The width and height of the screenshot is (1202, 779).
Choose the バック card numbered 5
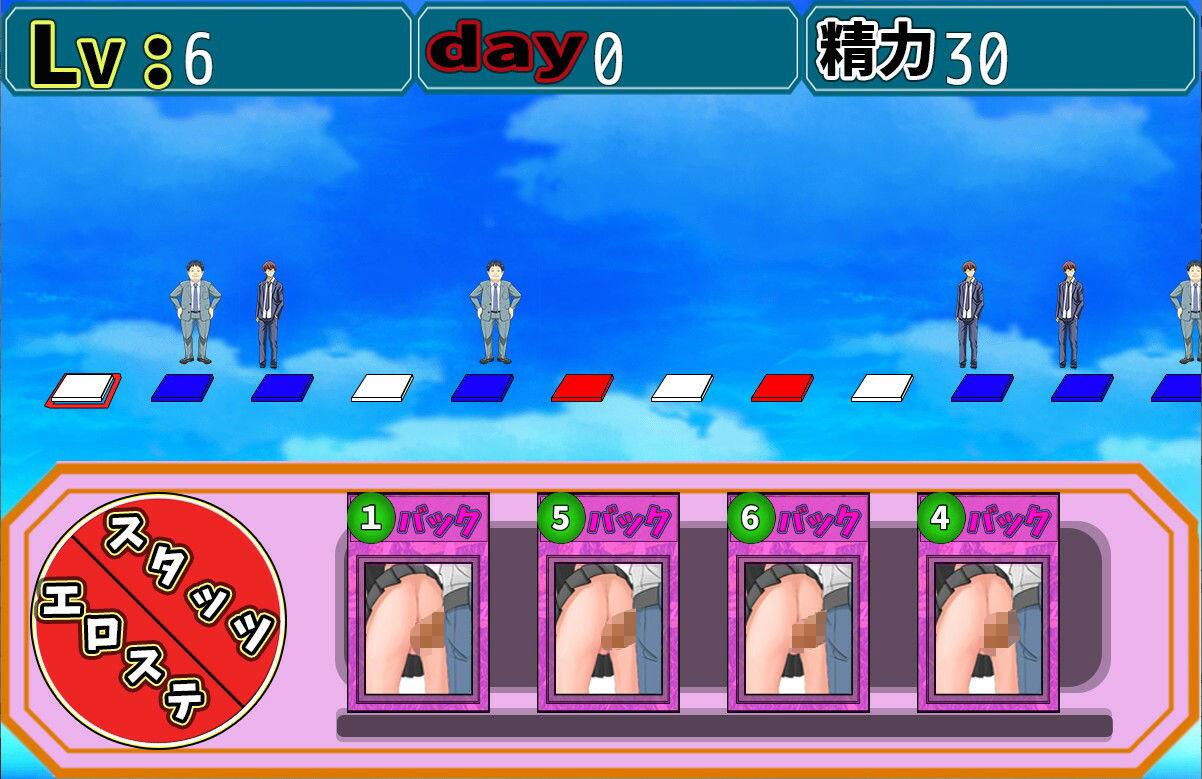click(x=608, y=602)
